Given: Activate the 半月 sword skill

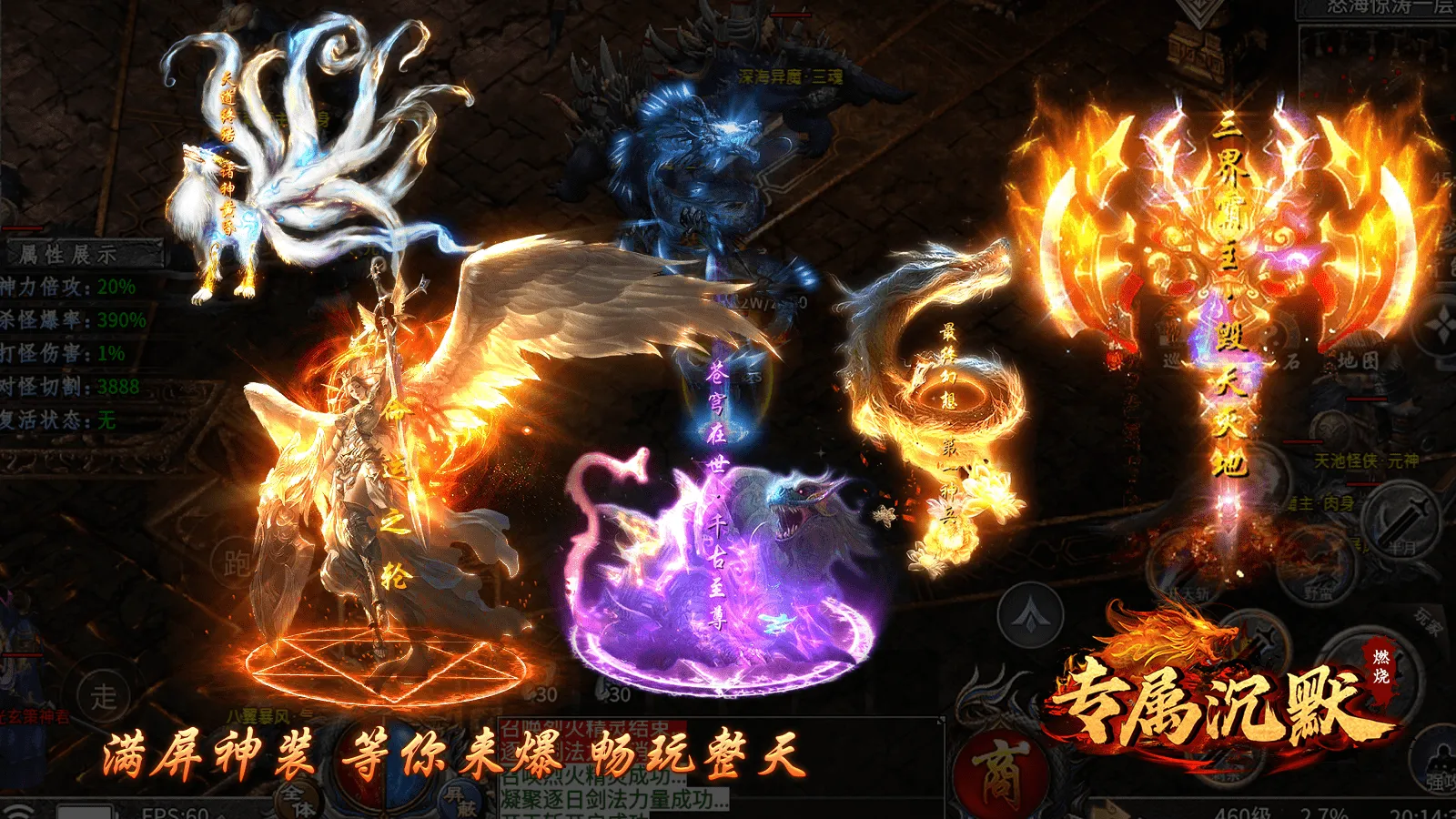Looking at the screenshot, I should pyautogui.click(x=1399, y=525).
